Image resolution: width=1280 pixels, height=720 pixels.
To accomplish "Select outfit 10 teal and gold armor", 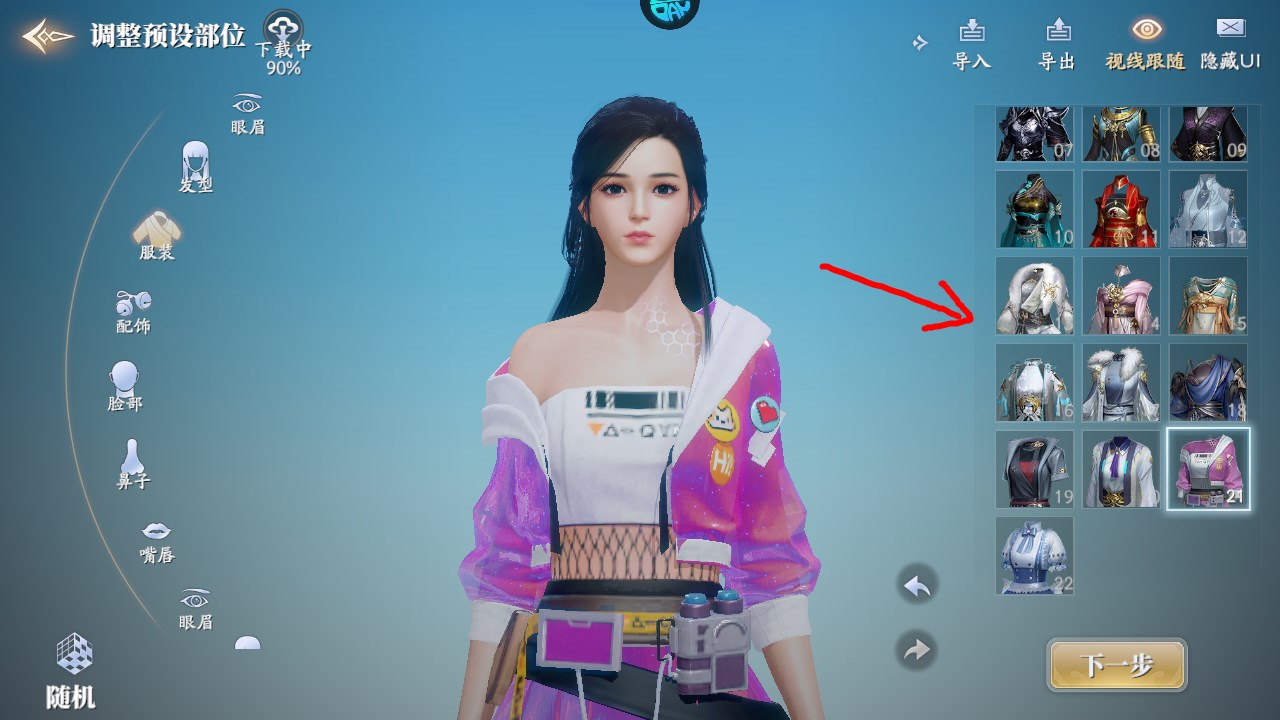I will 1034,209.
